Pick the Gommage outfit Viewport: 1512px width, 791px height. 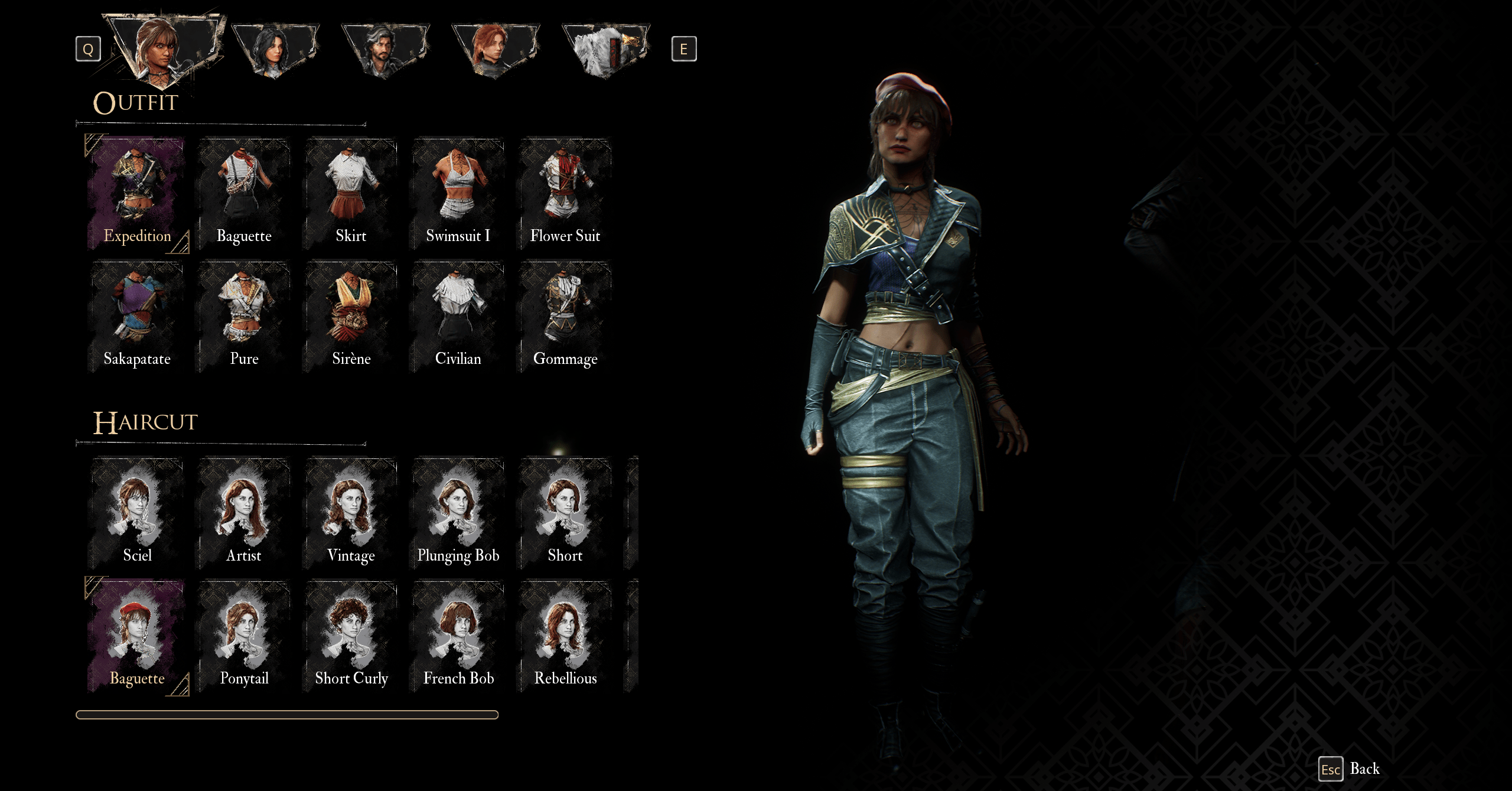(565, 316)
